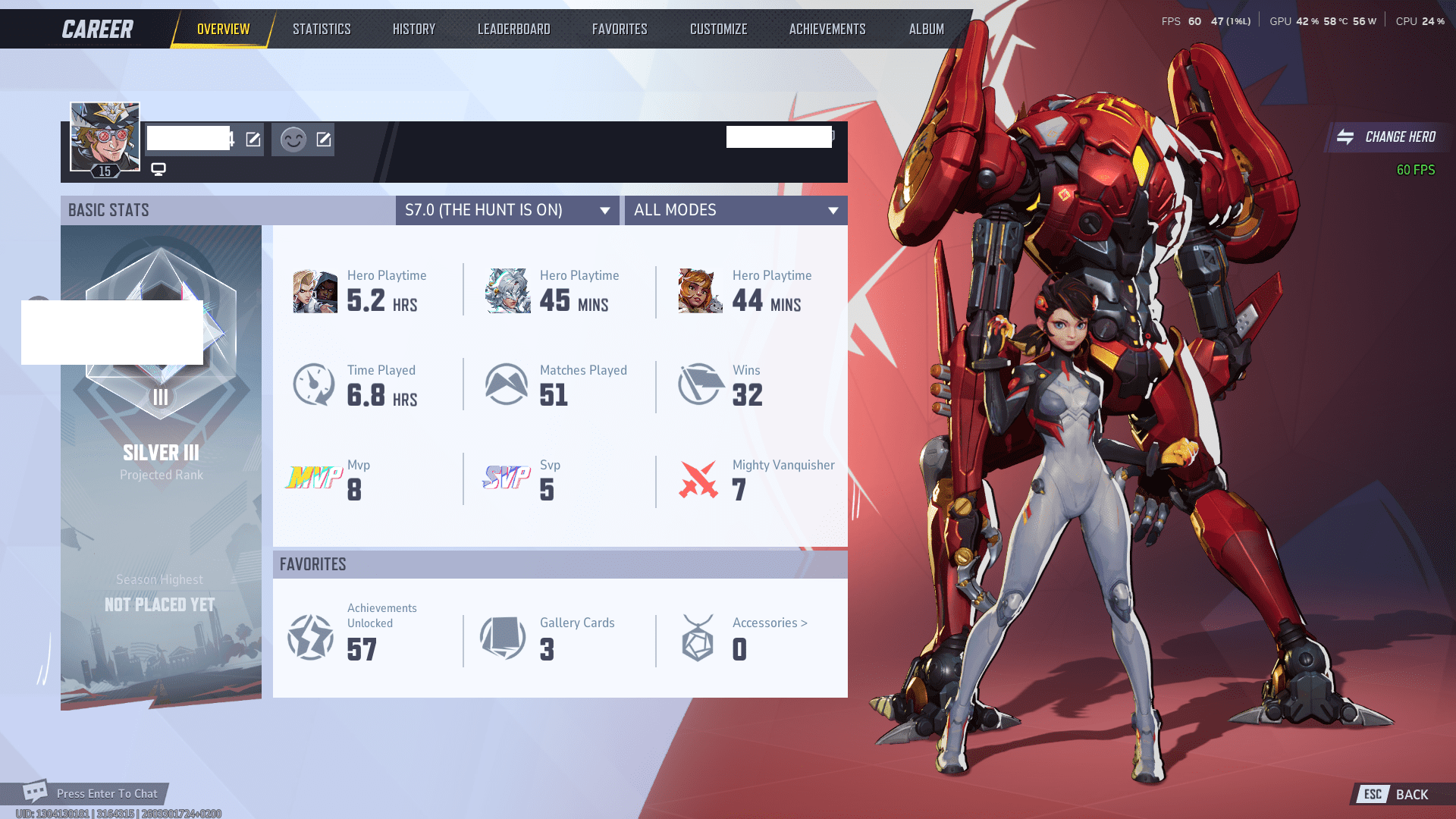Open Accessories via the > link
1456x819 pixels.
768,623
